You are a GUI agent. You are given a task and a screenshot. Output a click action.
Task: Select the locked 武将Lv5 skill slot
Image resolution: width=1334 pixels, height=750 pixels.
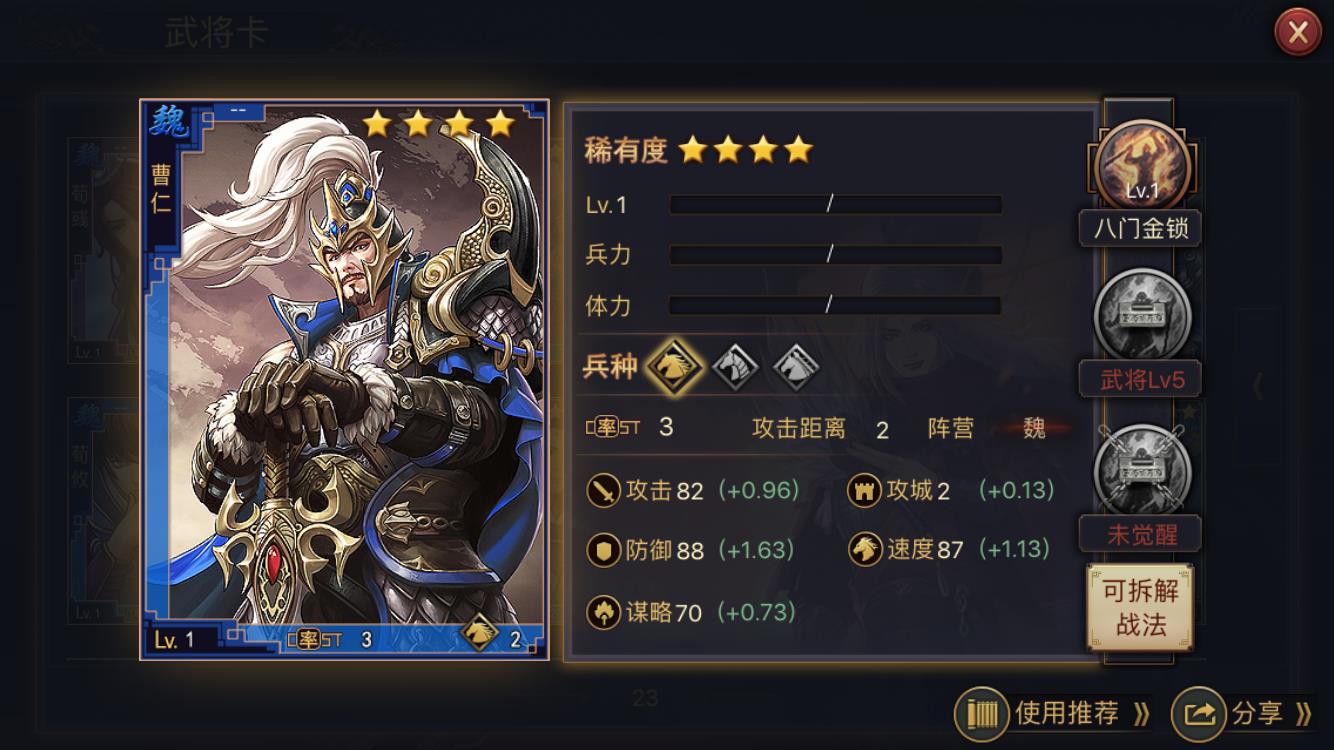click(1142, 315)
